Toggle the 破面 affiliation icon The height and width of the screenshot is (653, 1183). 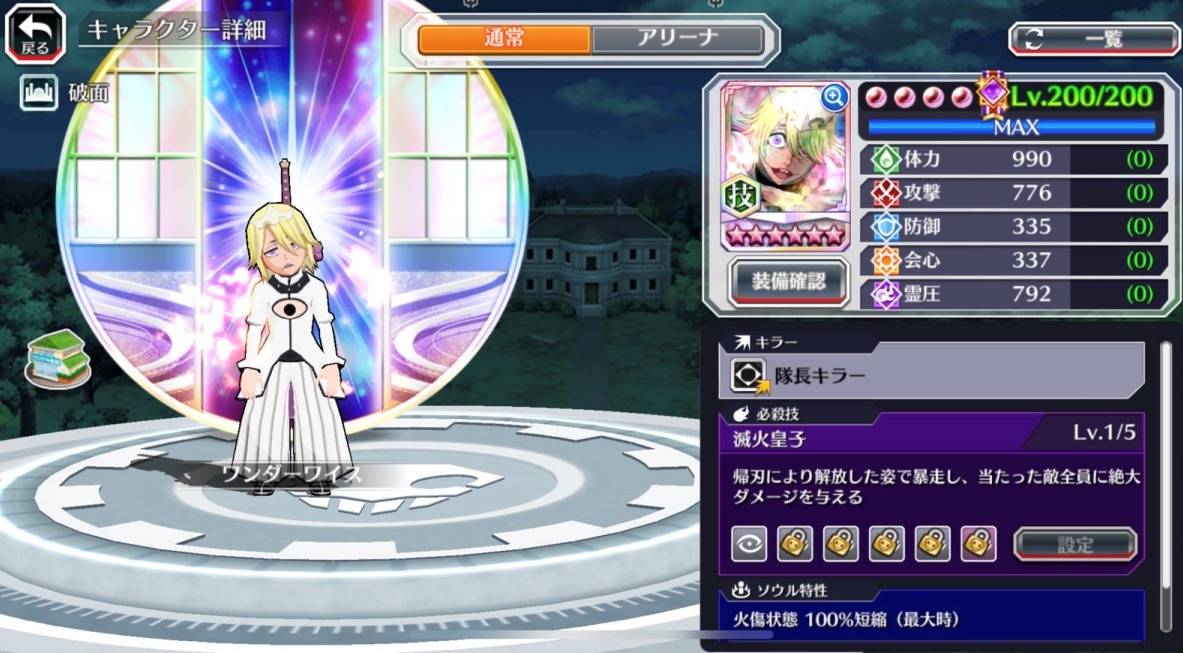pos(37,93)
